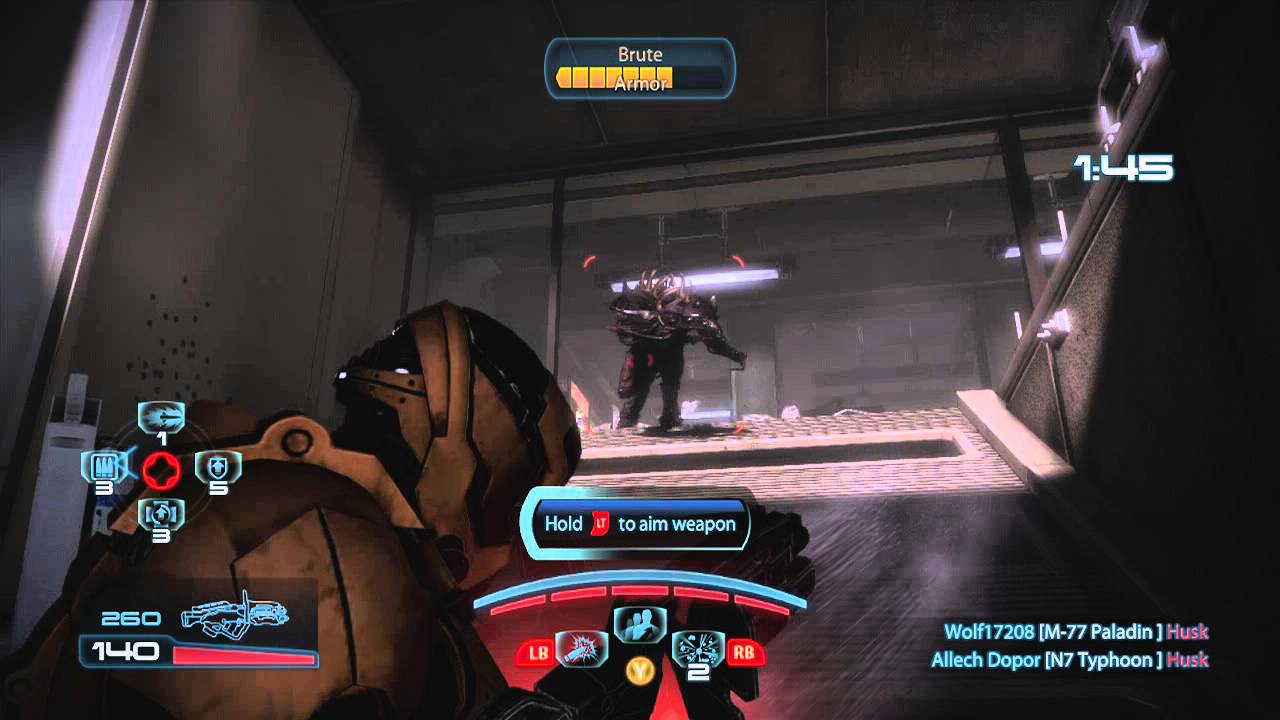Select Allech Dopor's kill feed entry

[1070, 659]
